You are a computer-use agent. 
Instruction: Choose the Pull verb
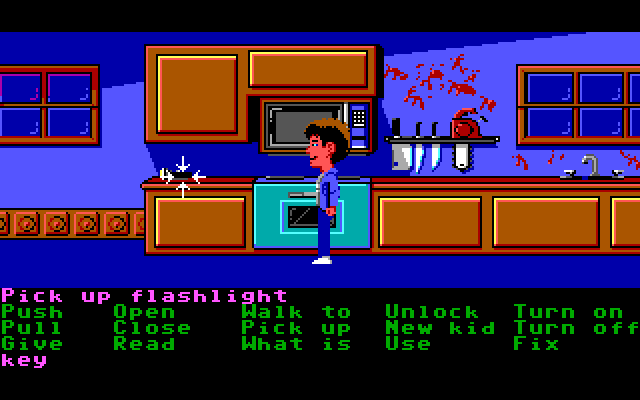[x=32, y=328]
